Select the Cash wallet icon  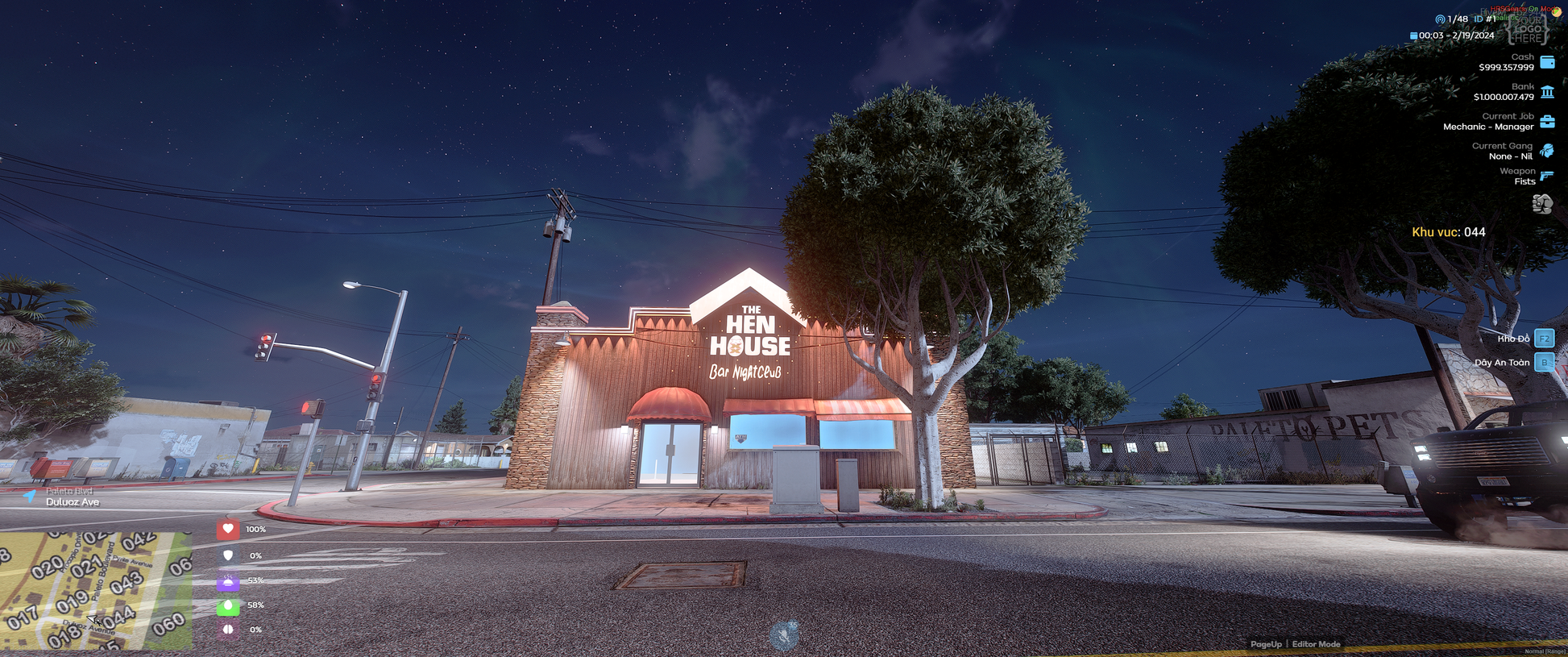(1547, 62)
